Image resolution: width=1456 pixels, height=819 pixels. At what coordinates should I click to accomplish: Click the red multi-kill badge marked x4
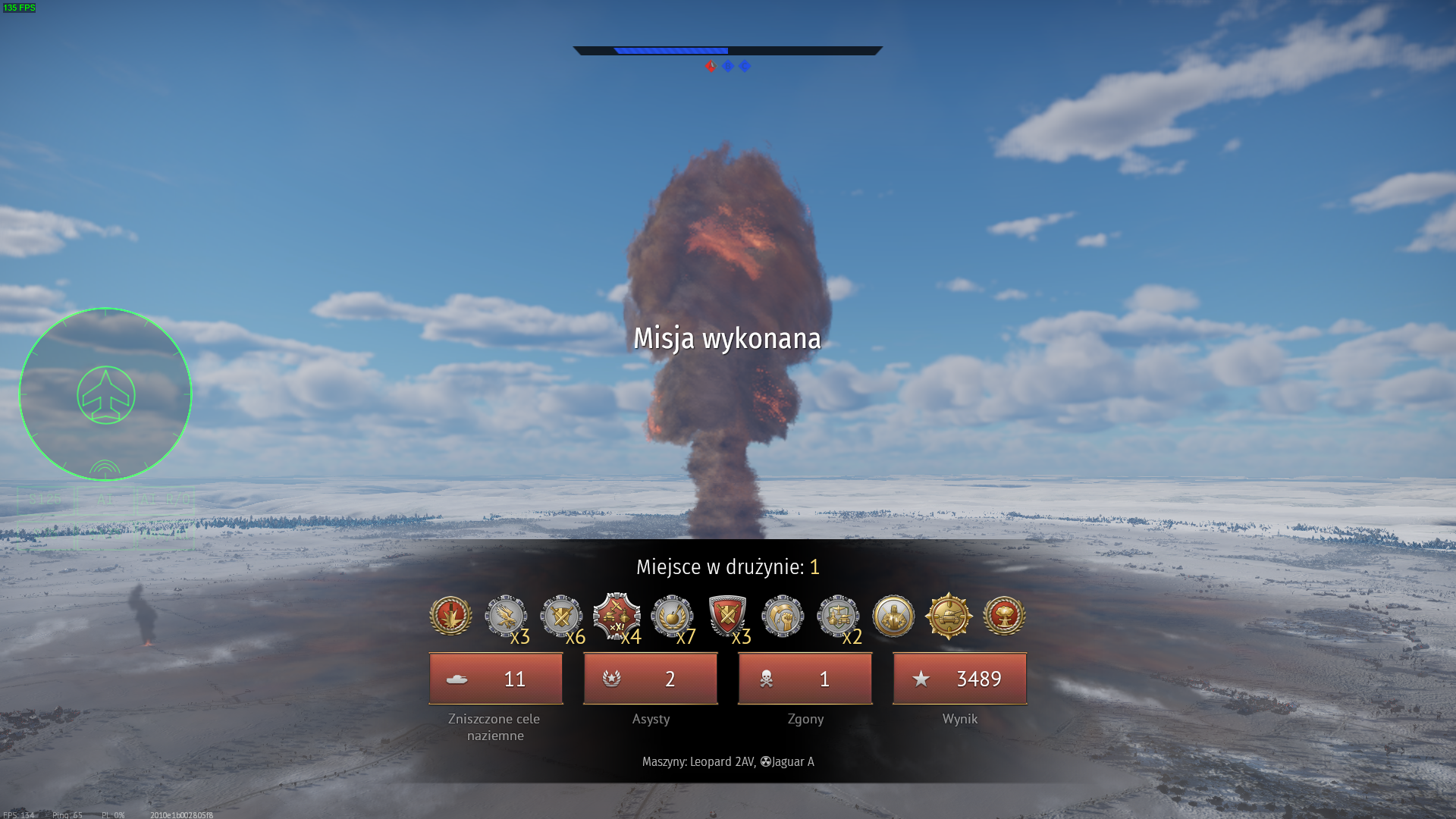pos(617,615)
